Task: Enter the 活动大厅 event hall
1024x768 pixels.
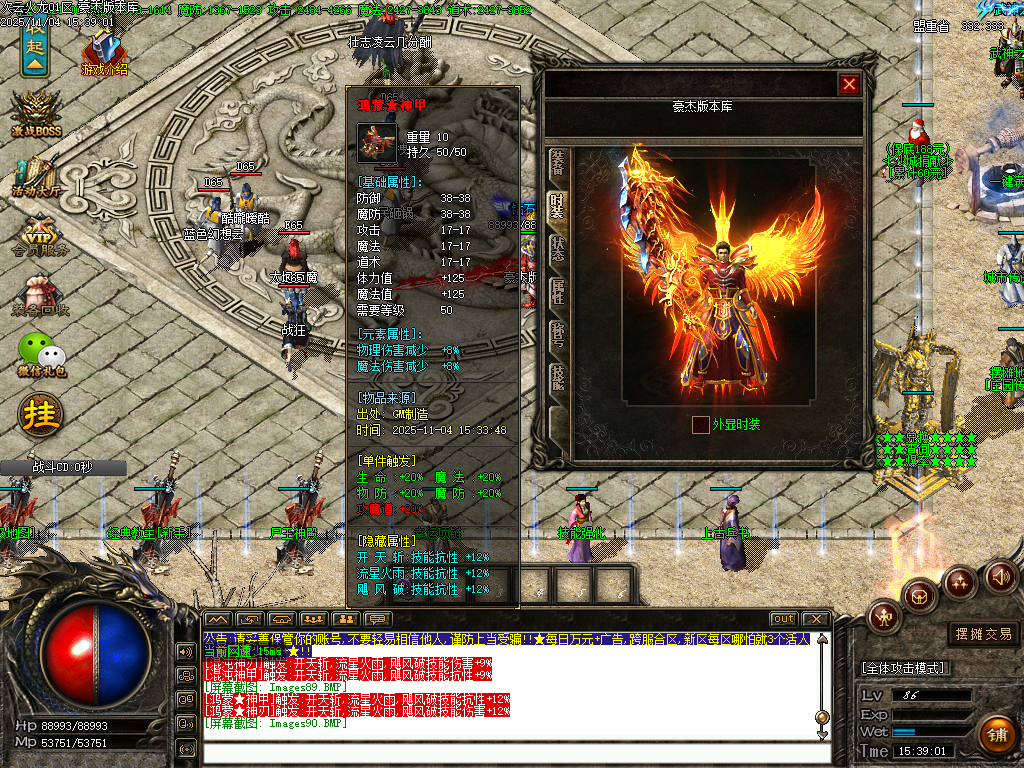Action: (x=37, y=177)
